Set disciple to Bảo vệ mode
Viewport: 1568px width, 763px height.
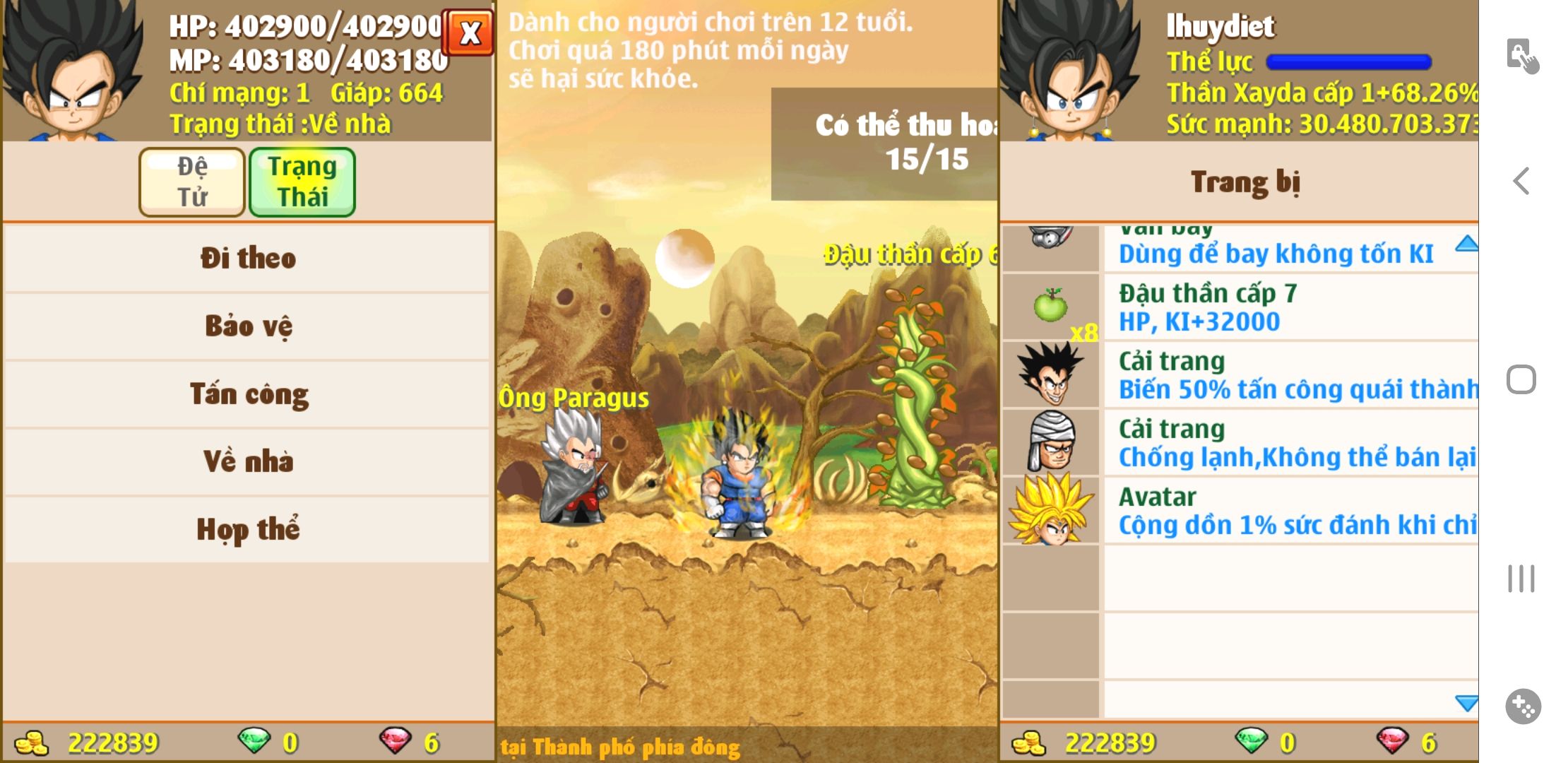click(x=247, y=326)
